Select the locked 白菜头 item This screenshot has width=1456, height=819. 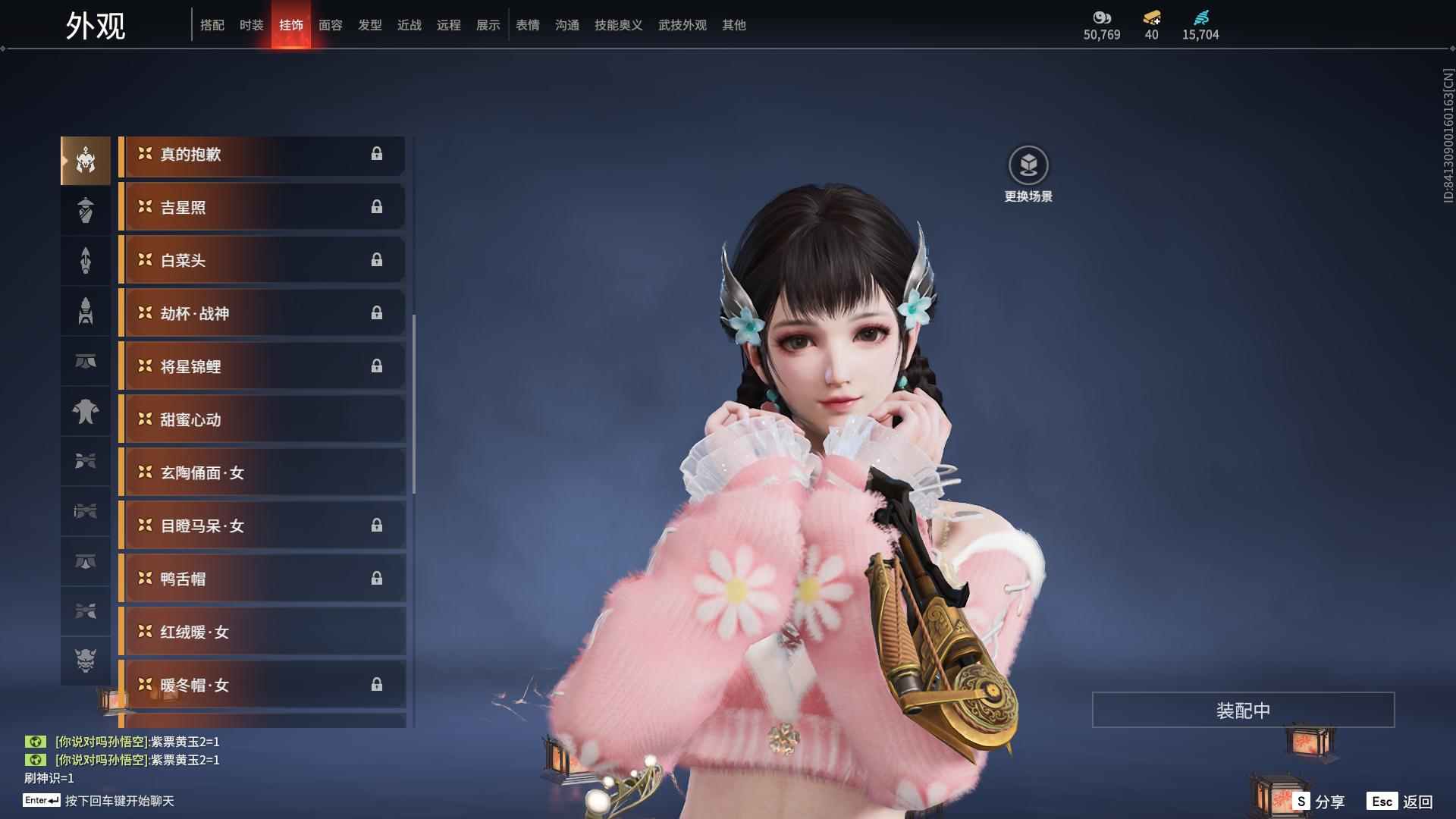click(262, 260)
